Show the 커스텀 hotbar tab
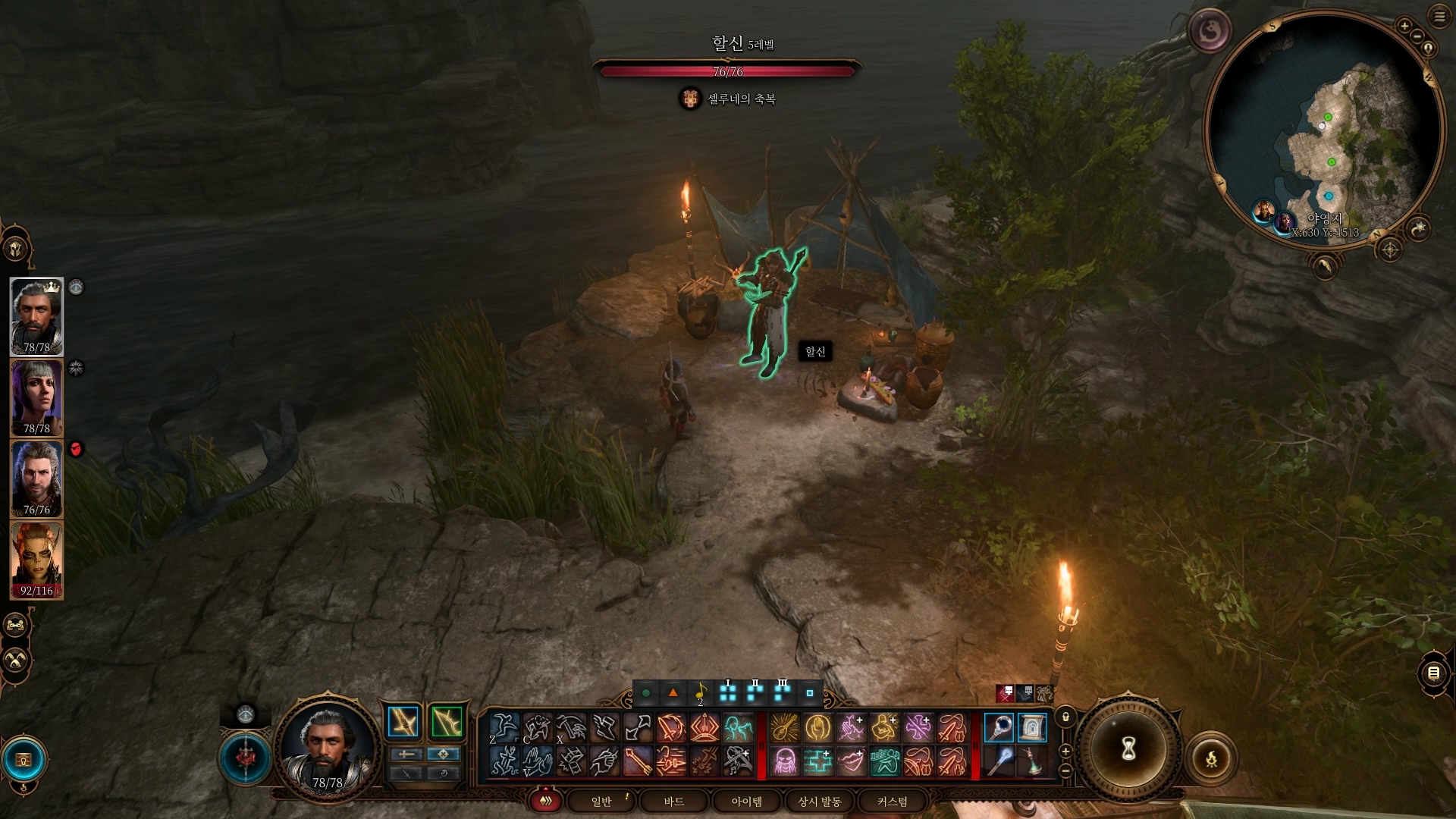Screen dimensions: 1456x819 892,802
